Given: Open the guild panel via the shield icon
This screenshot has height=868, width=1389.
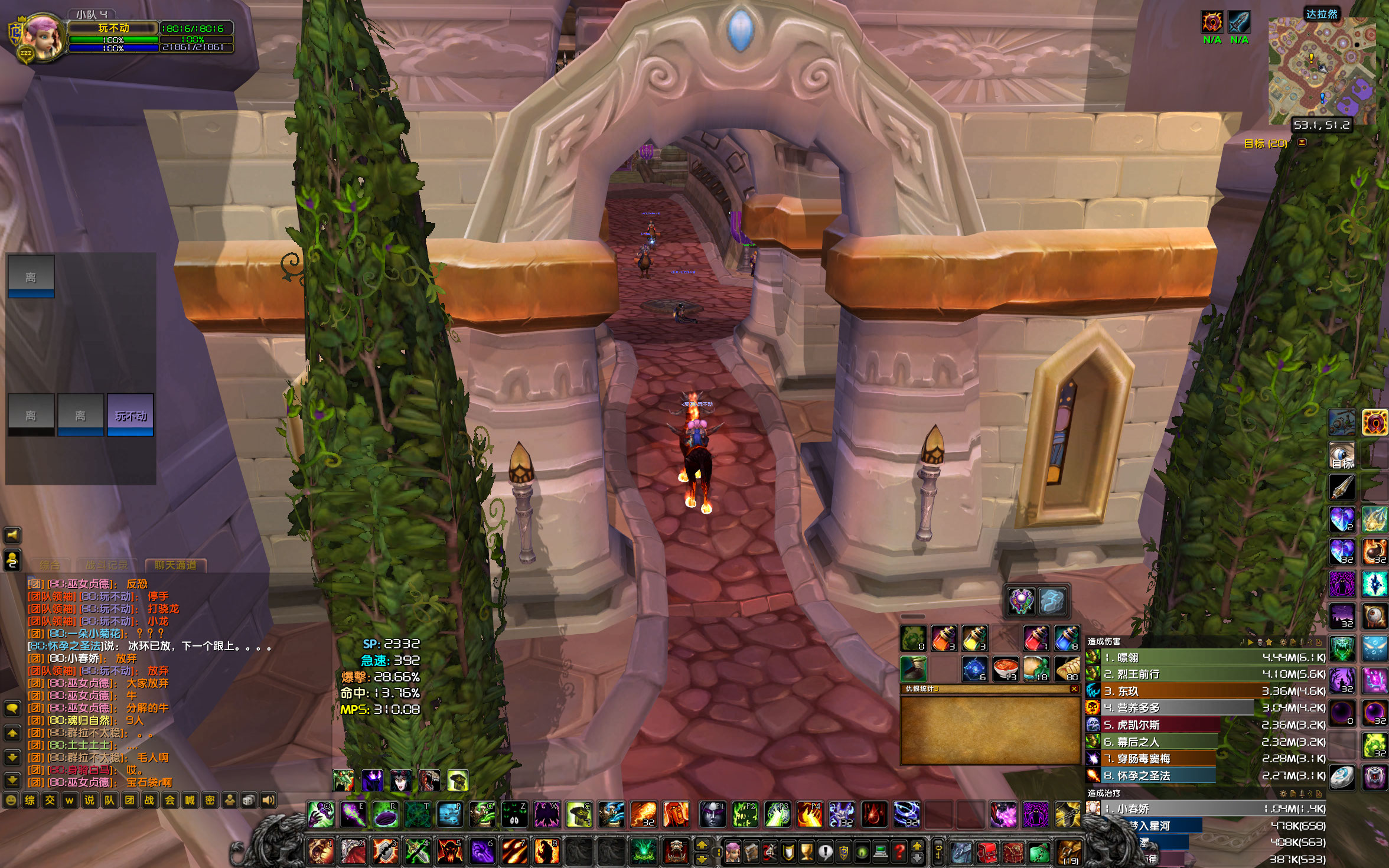Looking at the screenshot, I should (x=843, y=853).
